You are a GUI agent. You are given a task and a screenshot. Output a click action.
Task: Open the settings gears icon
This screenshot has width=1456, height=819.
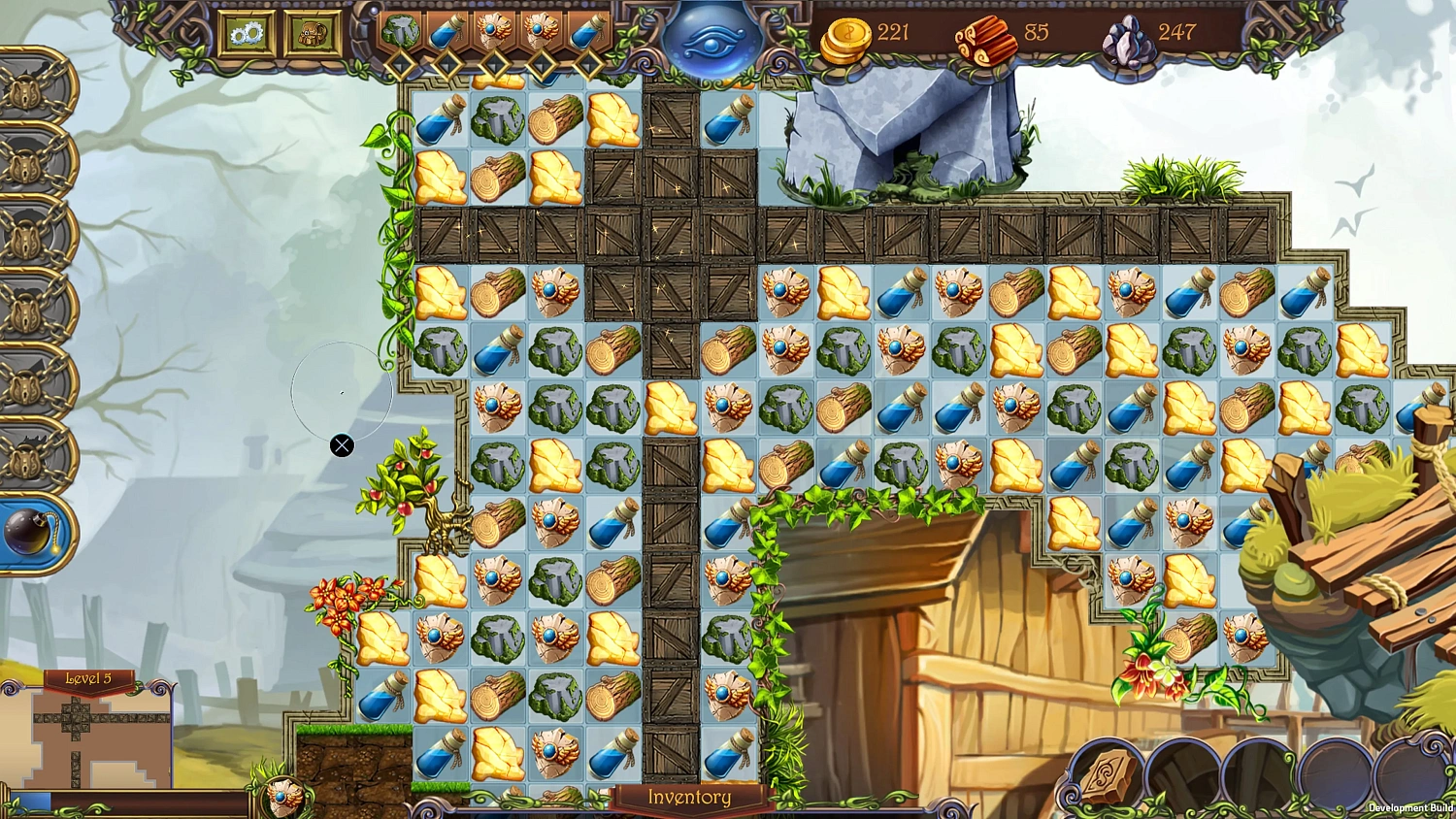point(246,32)
